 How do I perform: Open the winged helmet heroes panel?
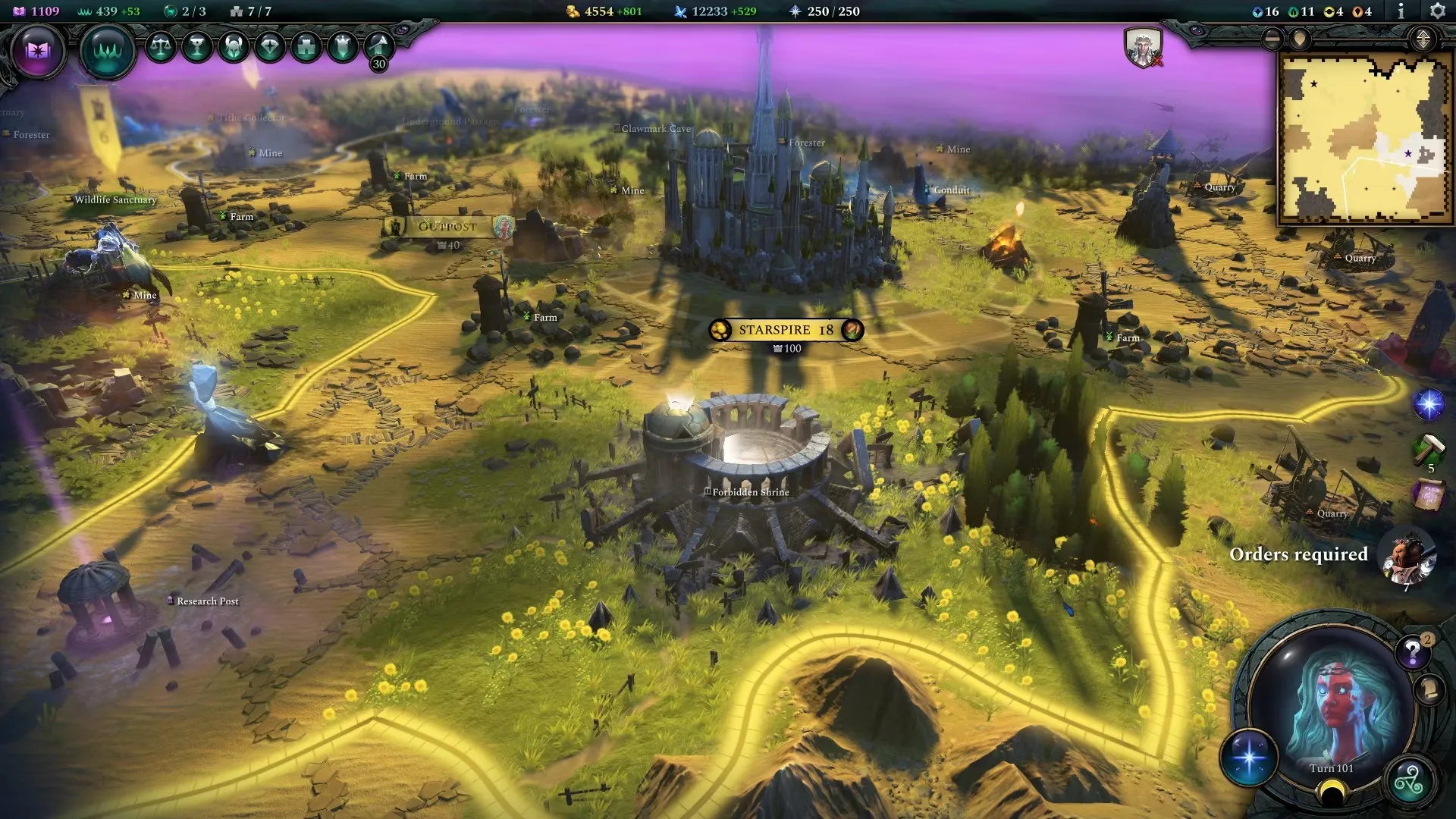(x=234, y=47)
